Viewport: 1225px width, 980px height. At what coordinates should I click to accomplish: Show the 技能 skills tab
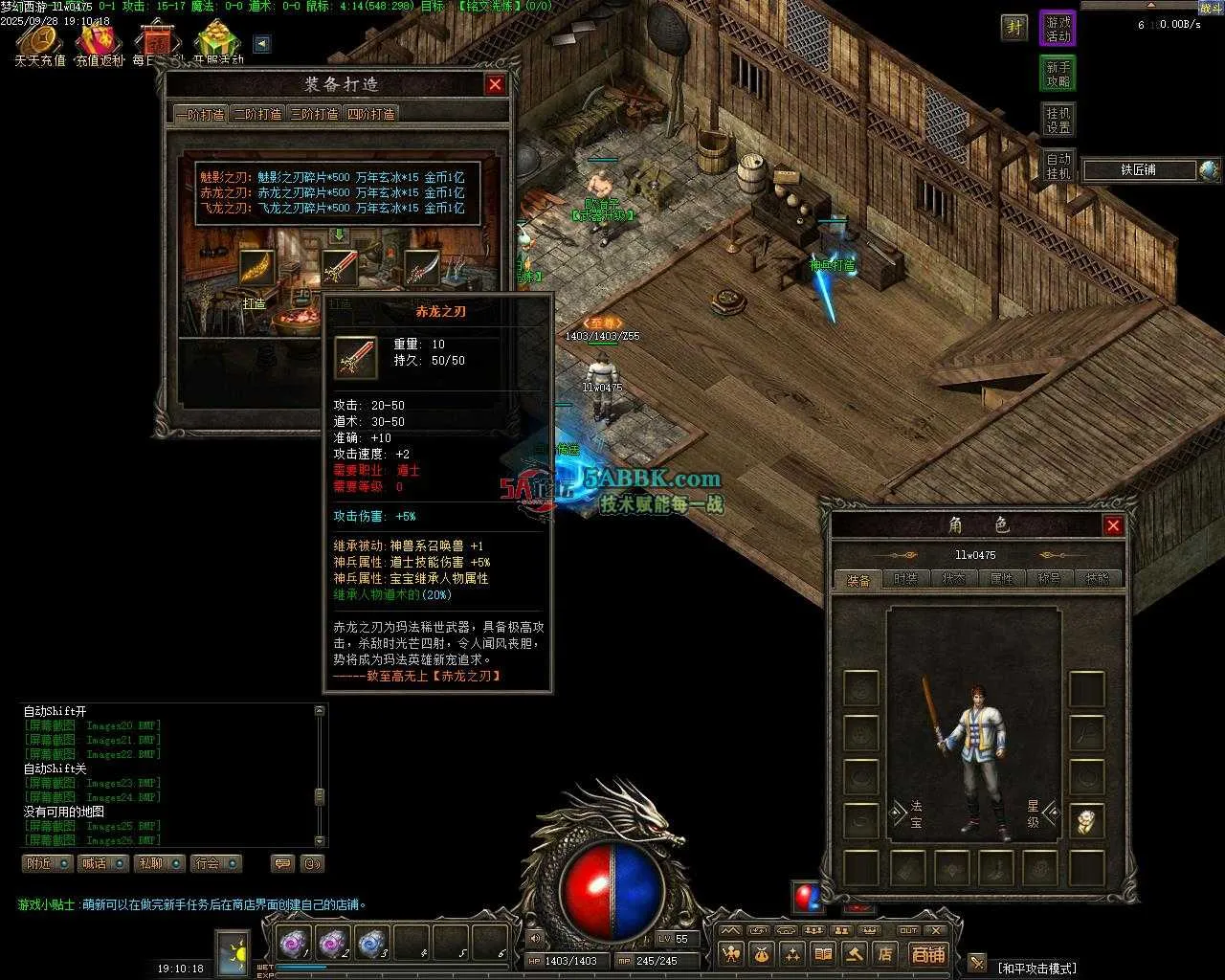(1097, 579)
